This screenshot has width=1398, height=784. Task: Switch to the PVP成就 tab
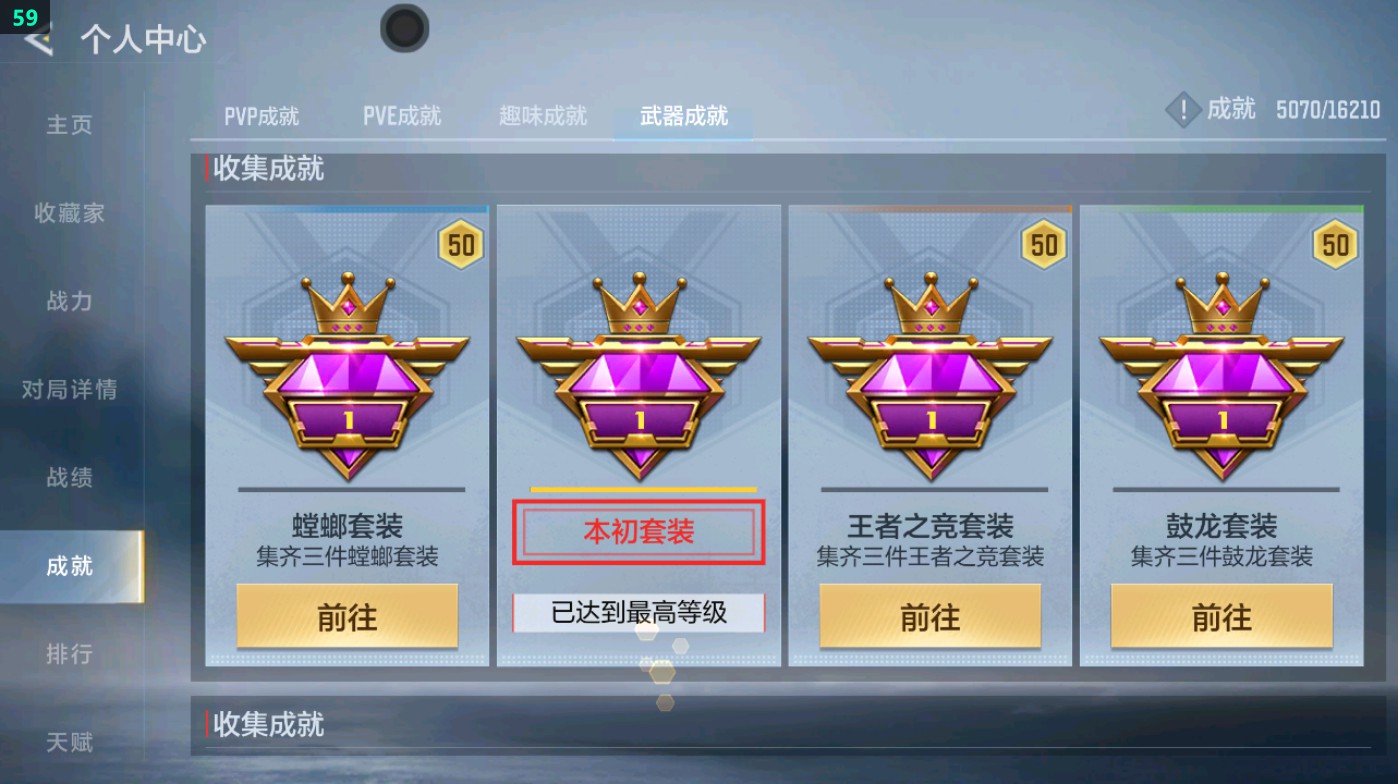click(x=262, y=115)
